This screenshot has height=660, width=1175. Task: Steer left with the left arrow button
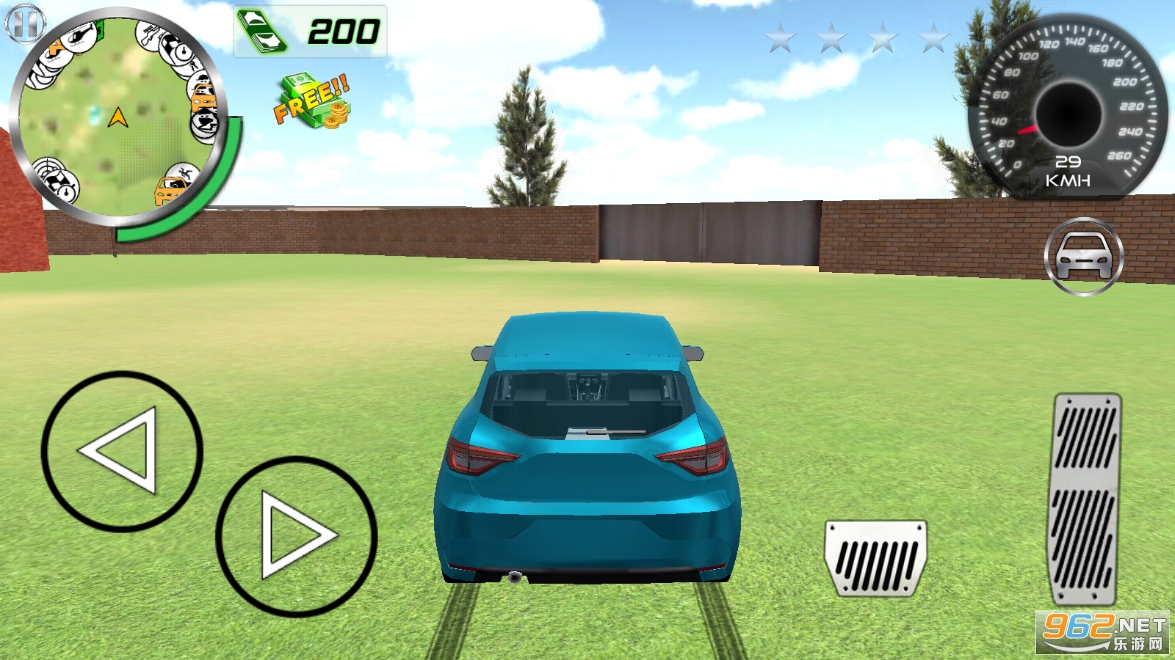[x=121, y=451]
